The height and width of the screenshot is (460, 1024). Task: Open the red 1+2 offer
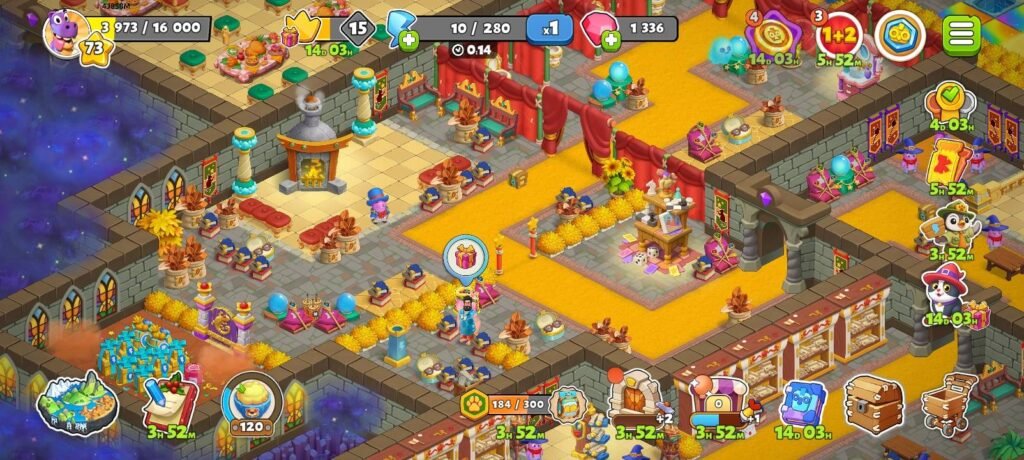click(x=839, y=36)
